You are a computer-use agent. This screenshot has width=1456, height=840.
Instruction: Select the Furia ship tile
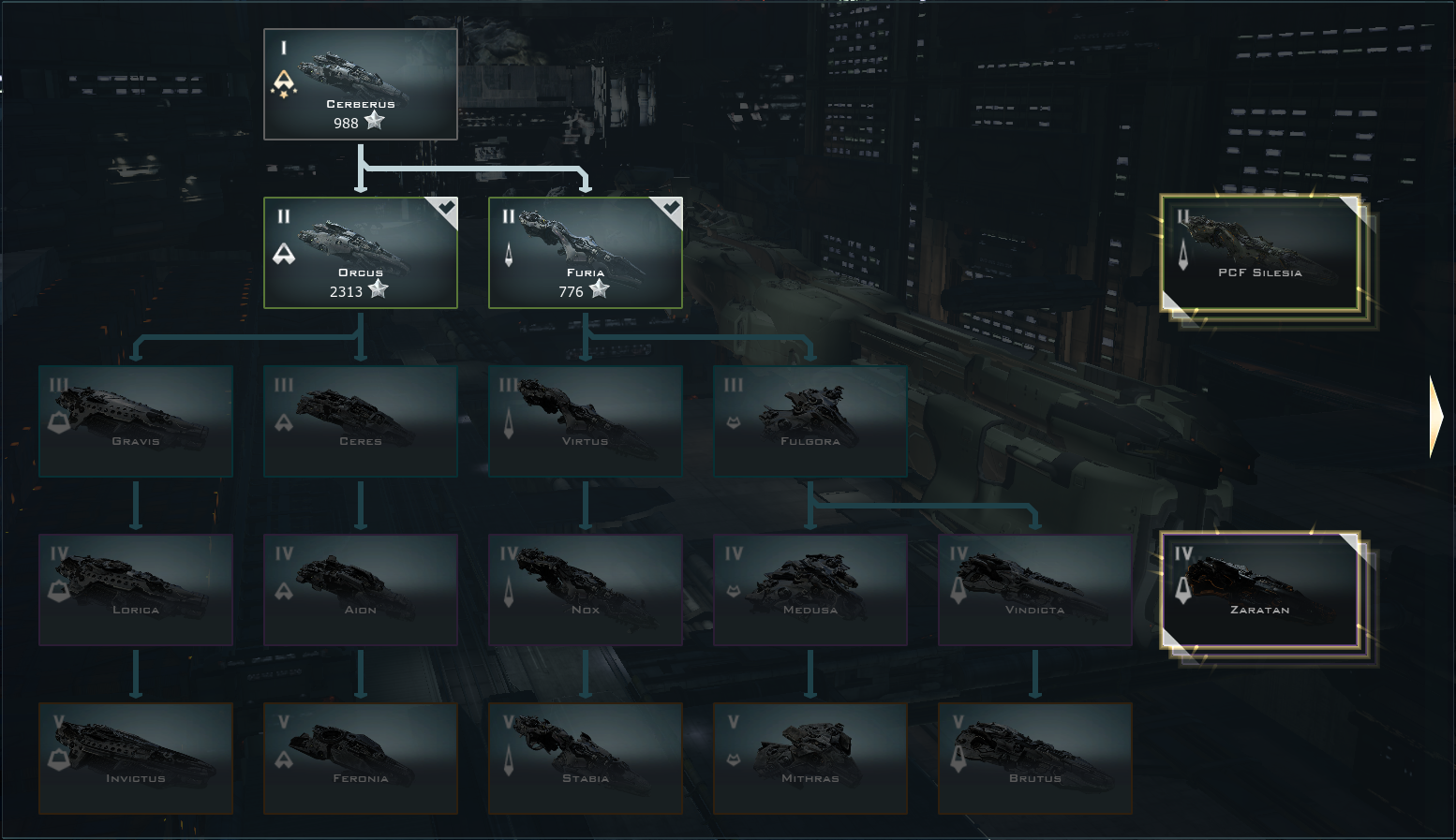coord(586,253)
